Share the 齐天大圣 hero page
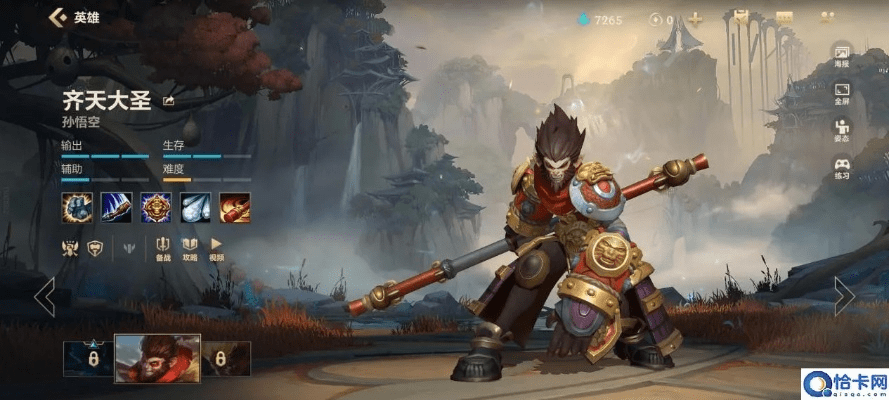The width and height of the screenshot is (889, 400). tap(168, 100)
